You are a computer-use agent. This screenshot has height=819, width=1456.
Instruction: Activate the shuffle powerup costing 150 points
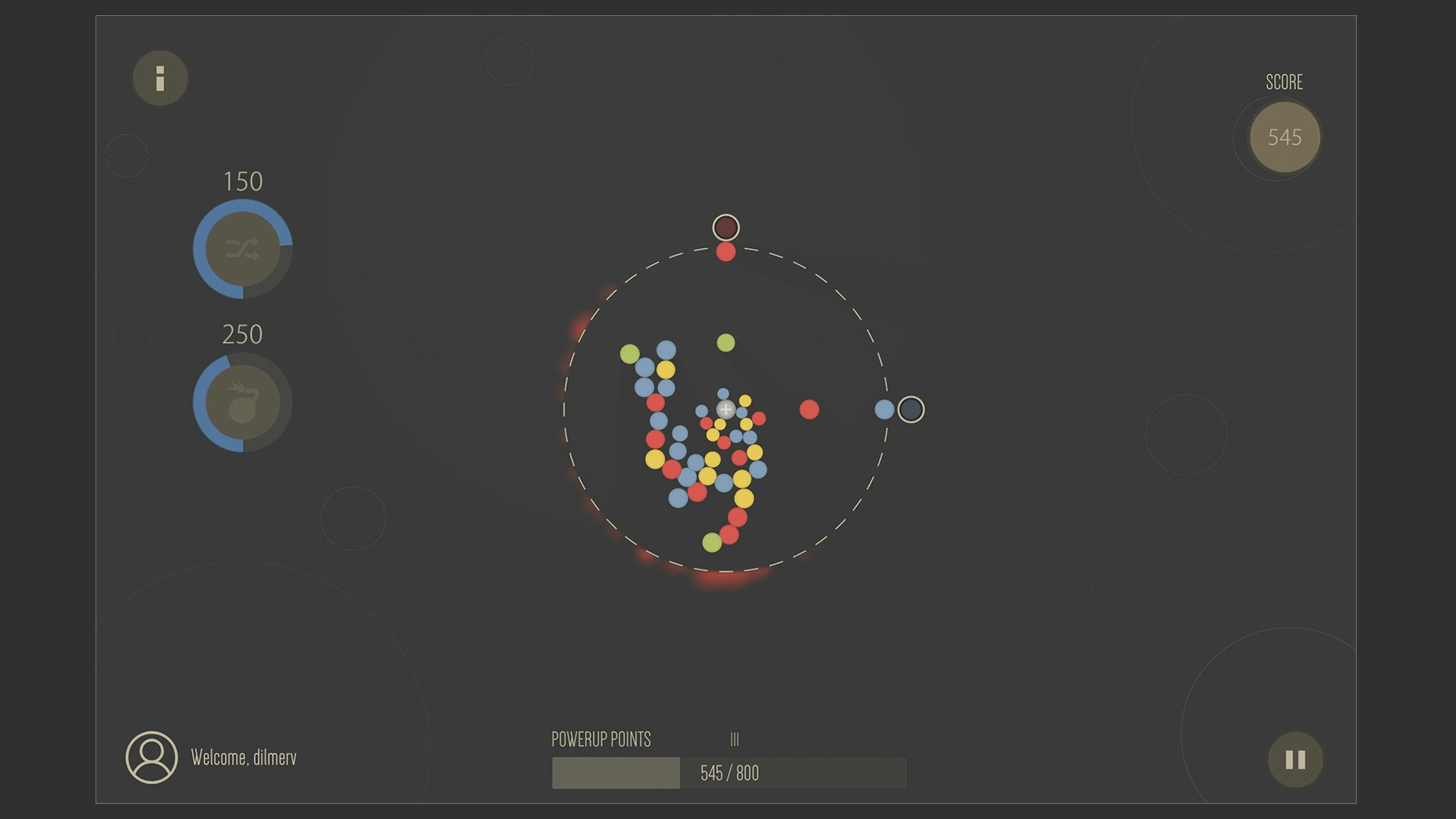[x=244, y=250]
